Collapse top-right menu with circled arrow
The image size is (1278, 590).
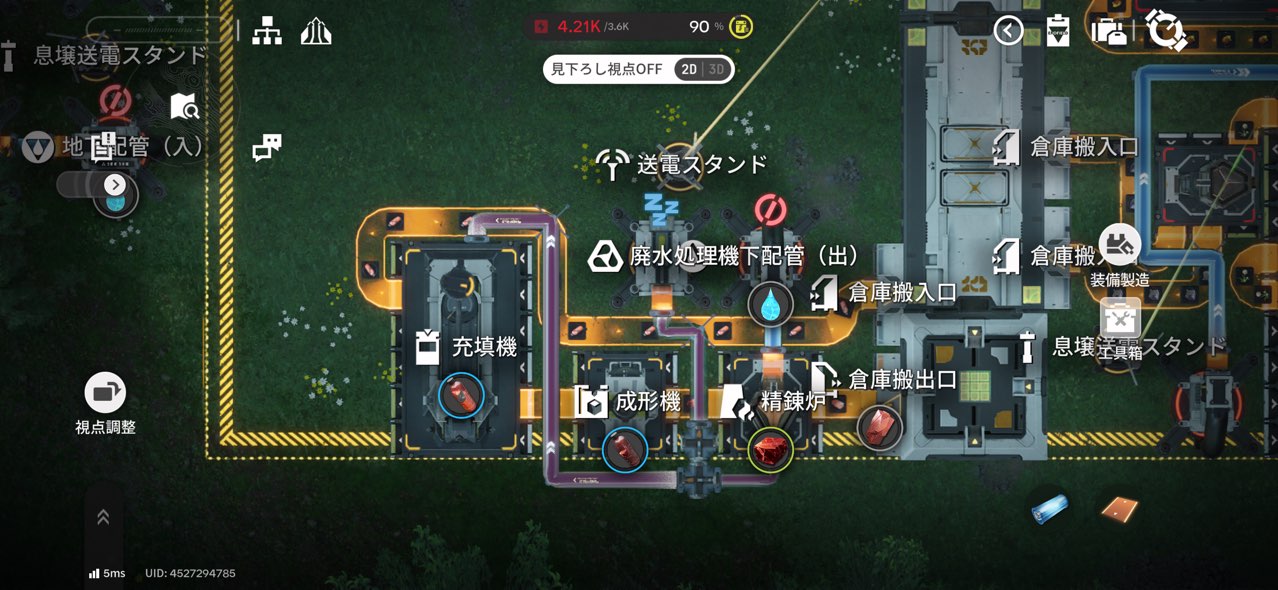click(x=1008, y=31)
